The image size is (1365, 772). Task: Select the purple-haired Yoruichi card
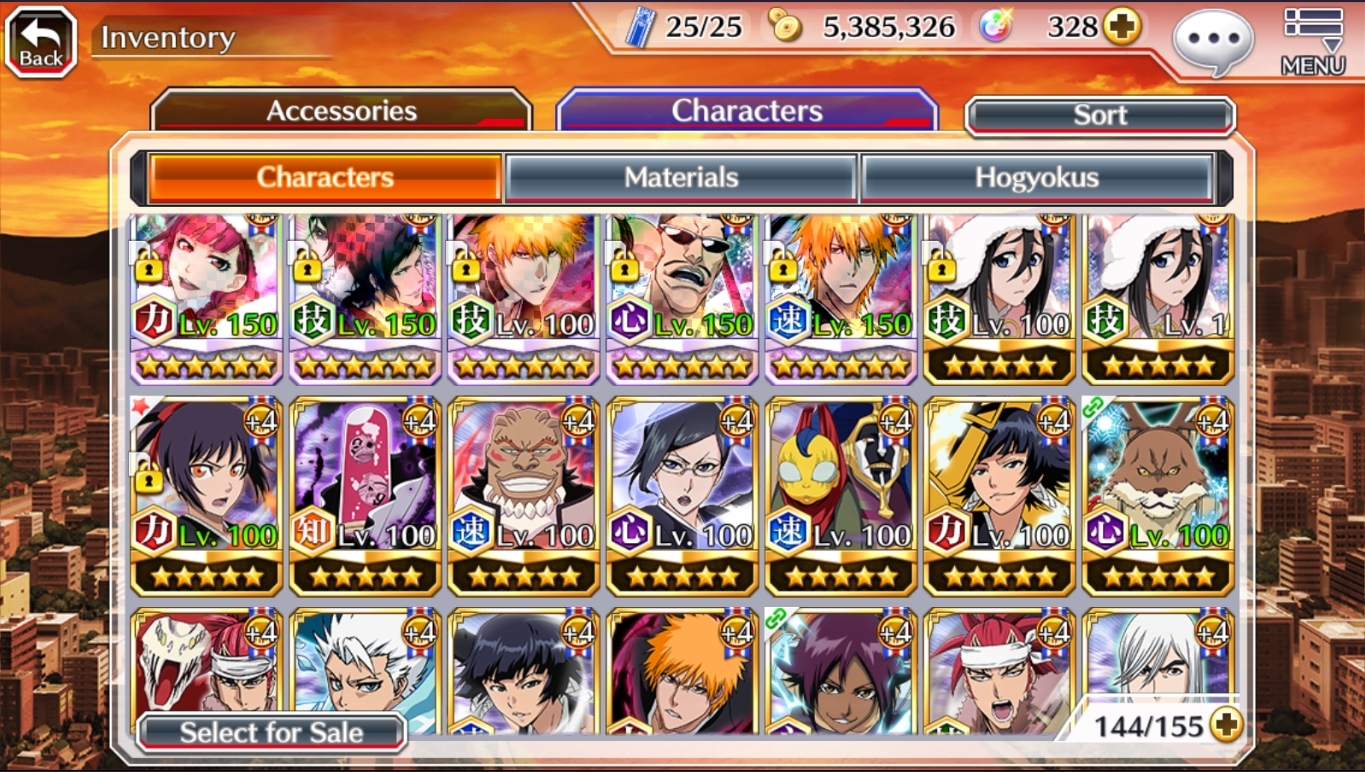tap(840, 670)
